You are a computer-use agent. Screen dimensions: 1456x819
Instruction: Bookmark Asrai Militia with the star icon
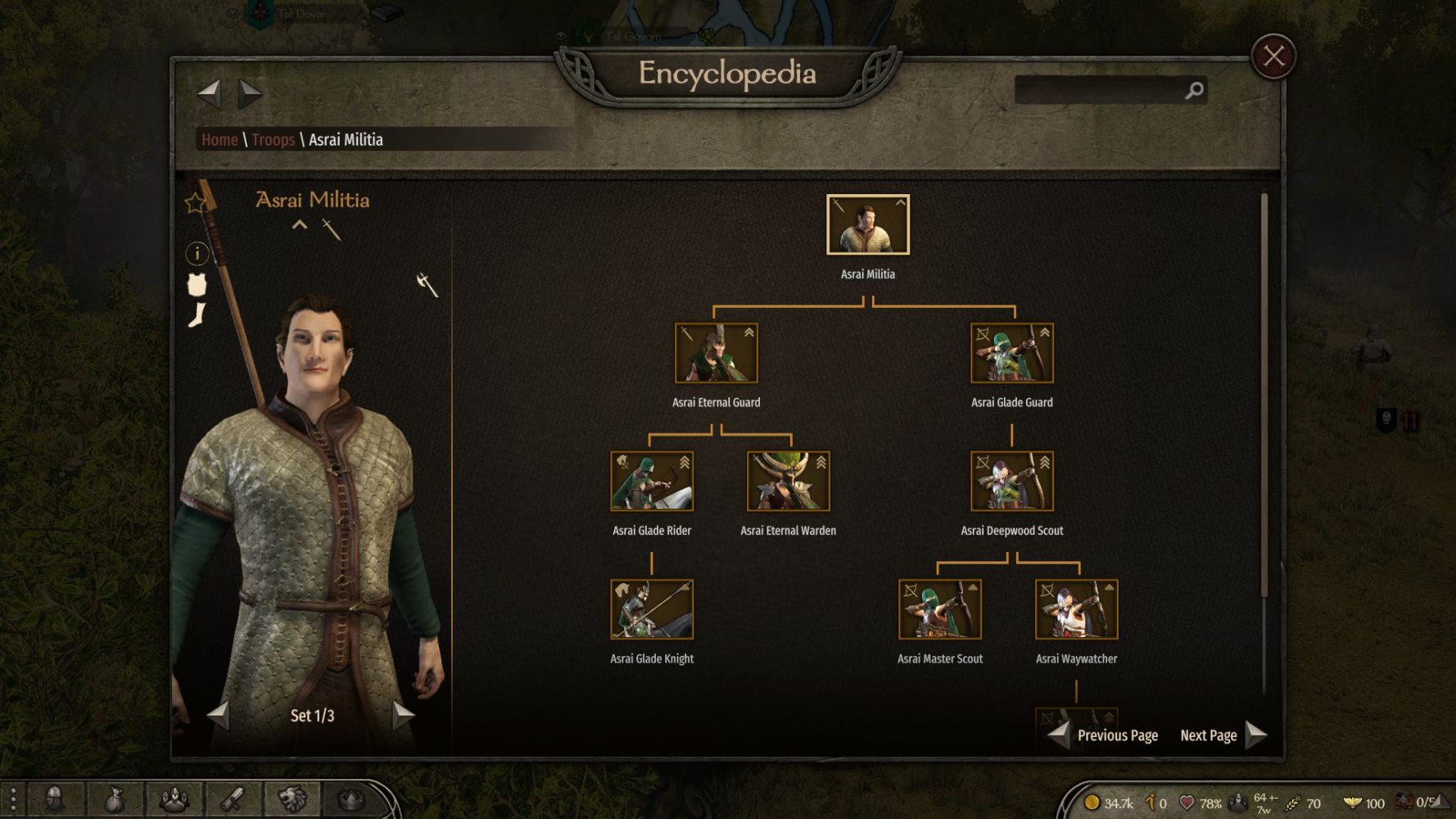[195, 203]
